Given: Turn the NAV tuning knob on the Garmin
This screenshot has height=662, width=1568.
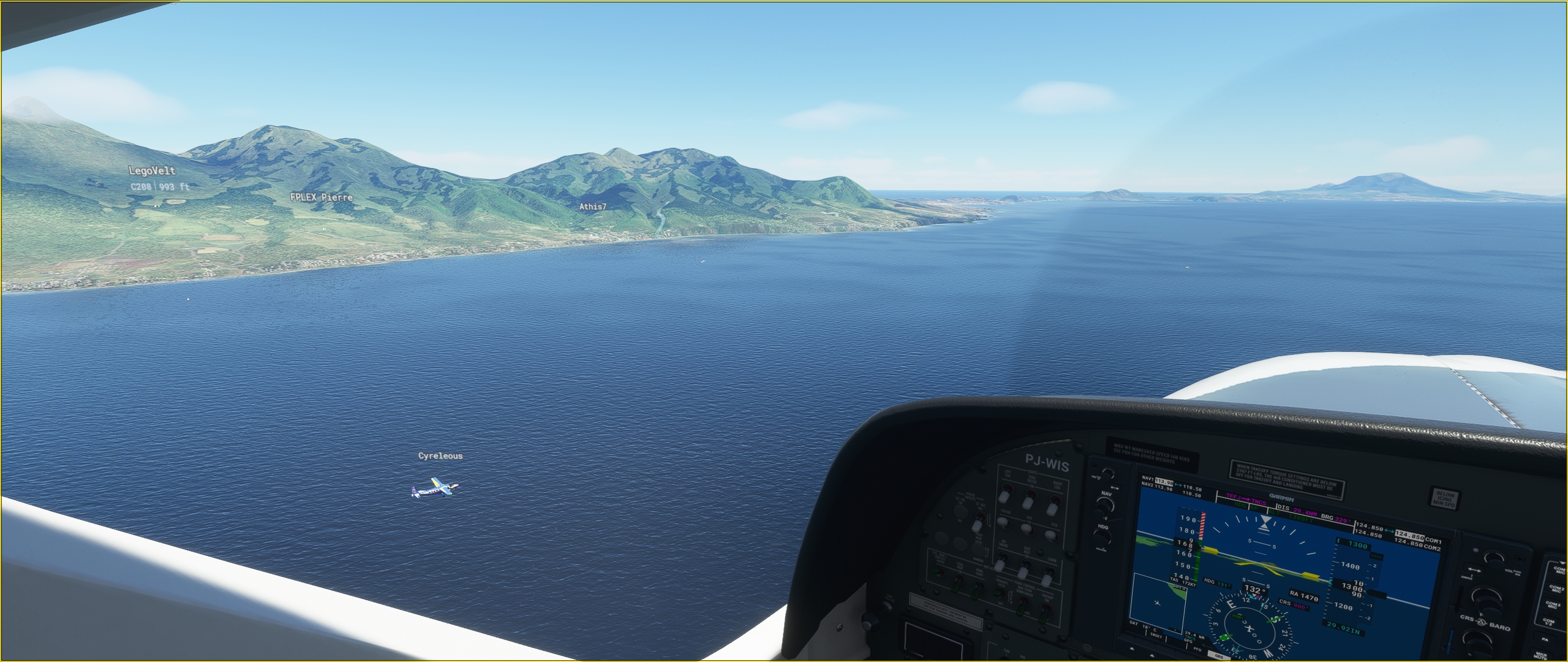Looking at the screenshot, I should pyautogui.click(x=1104, y=508).
